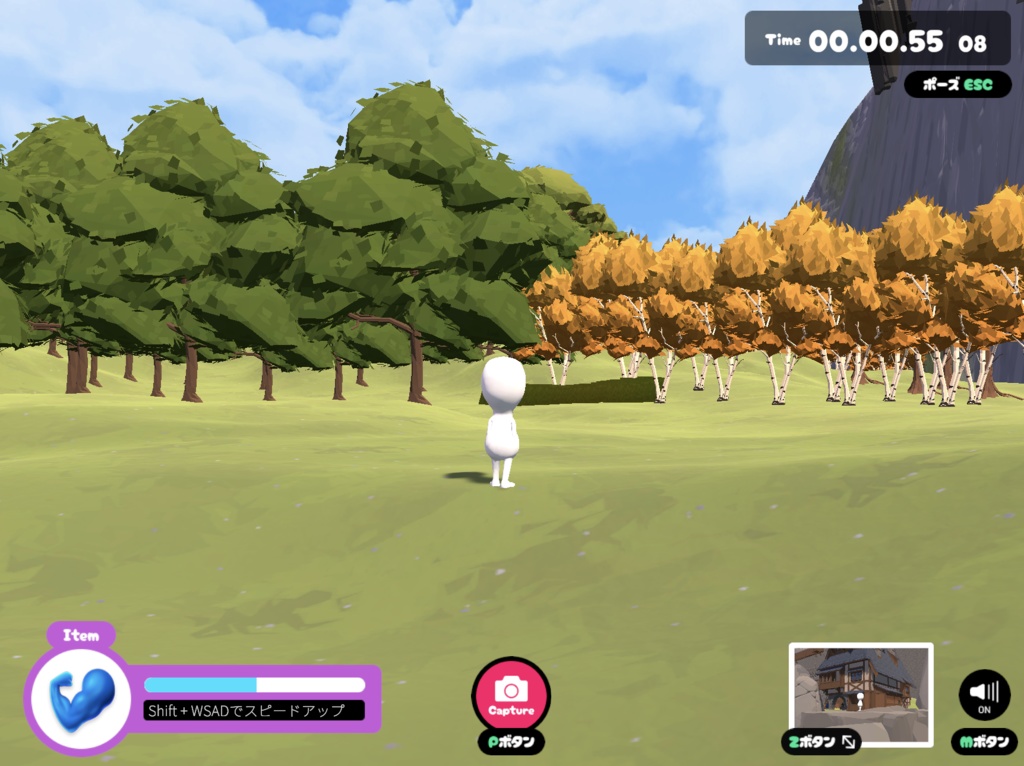
Task: Select the blue muscle arm item icon
Action: (81, 695)
